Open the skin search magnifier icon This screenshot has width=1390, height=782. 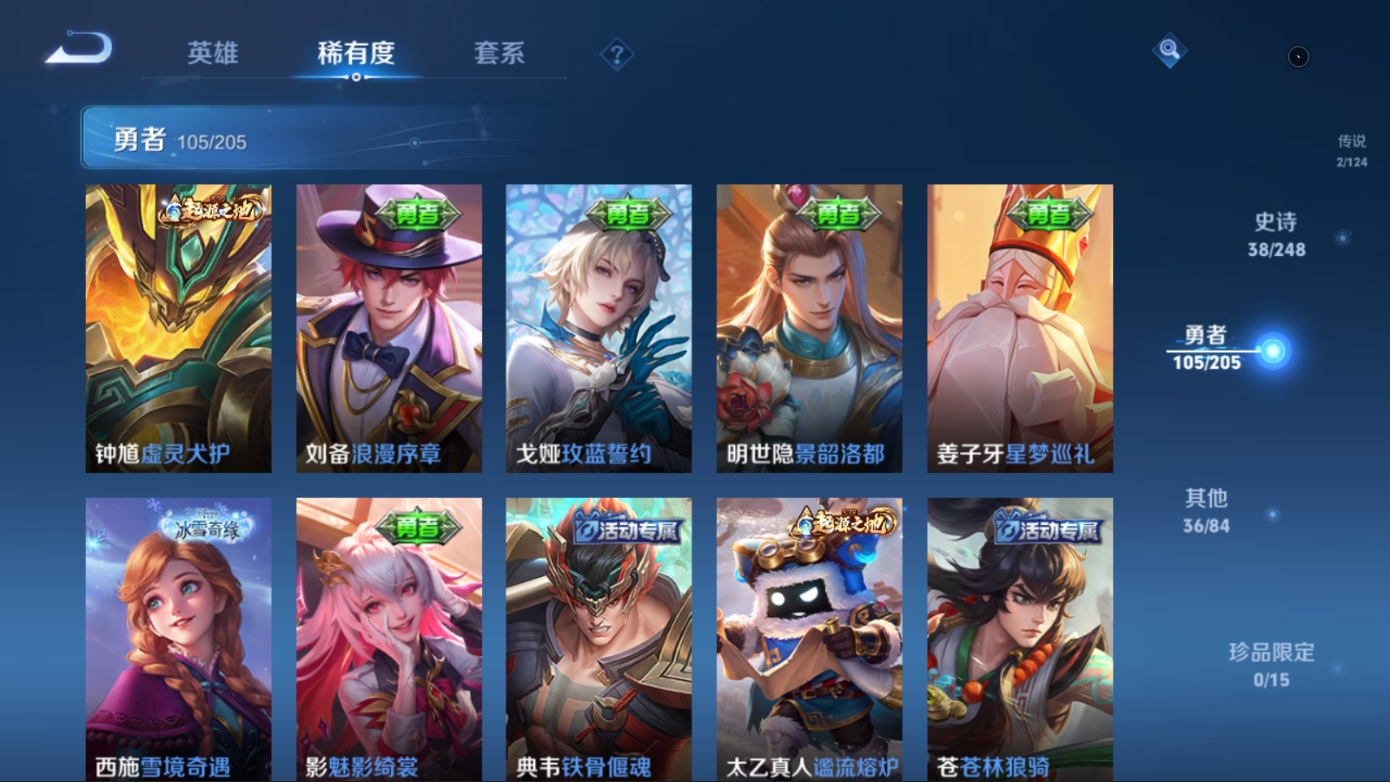pyautogui.click(x=1169, y=50)
